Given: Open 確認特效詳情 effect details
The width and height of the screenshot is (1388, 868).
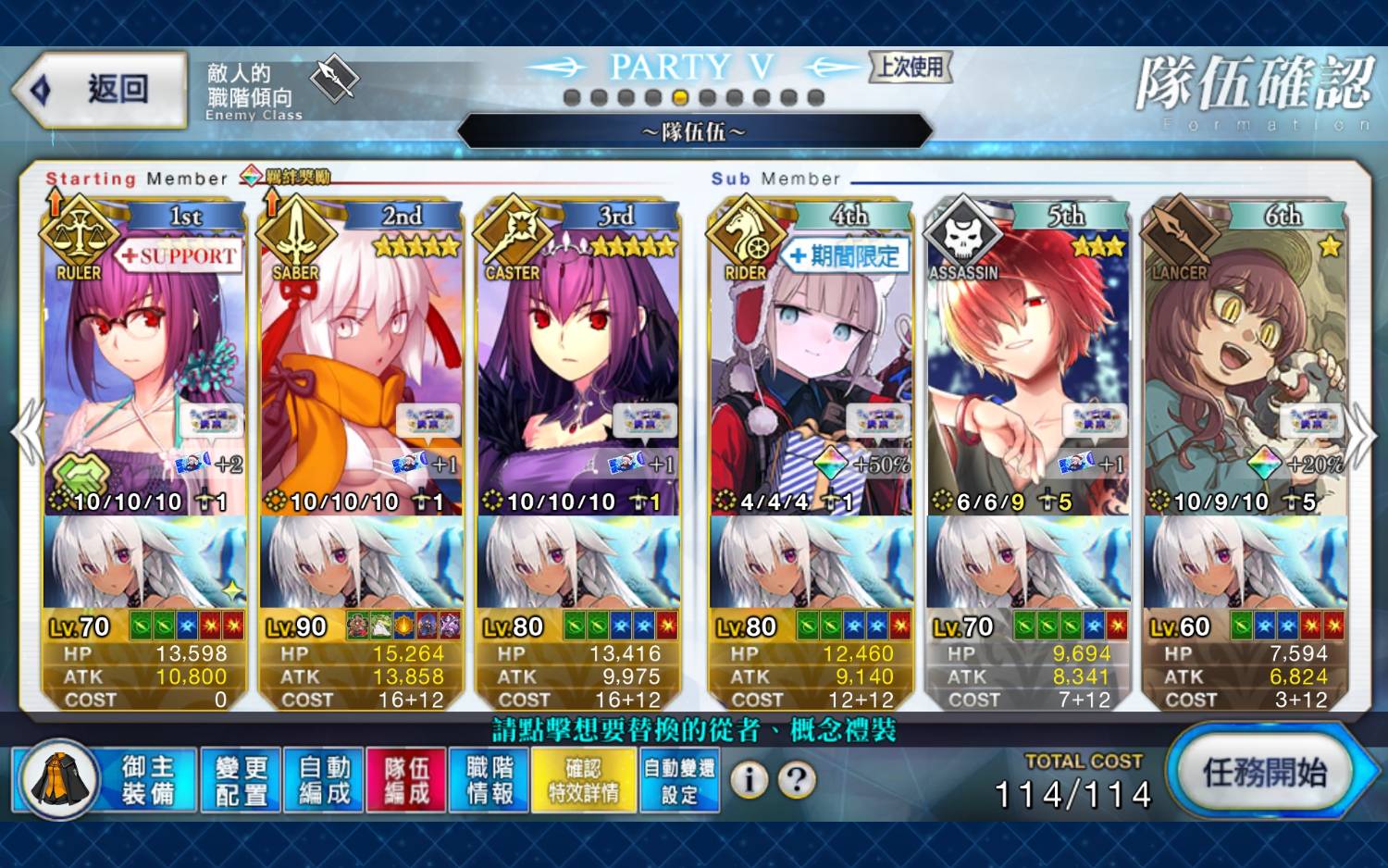Looking at the screenshot, I should click(583, 780).
